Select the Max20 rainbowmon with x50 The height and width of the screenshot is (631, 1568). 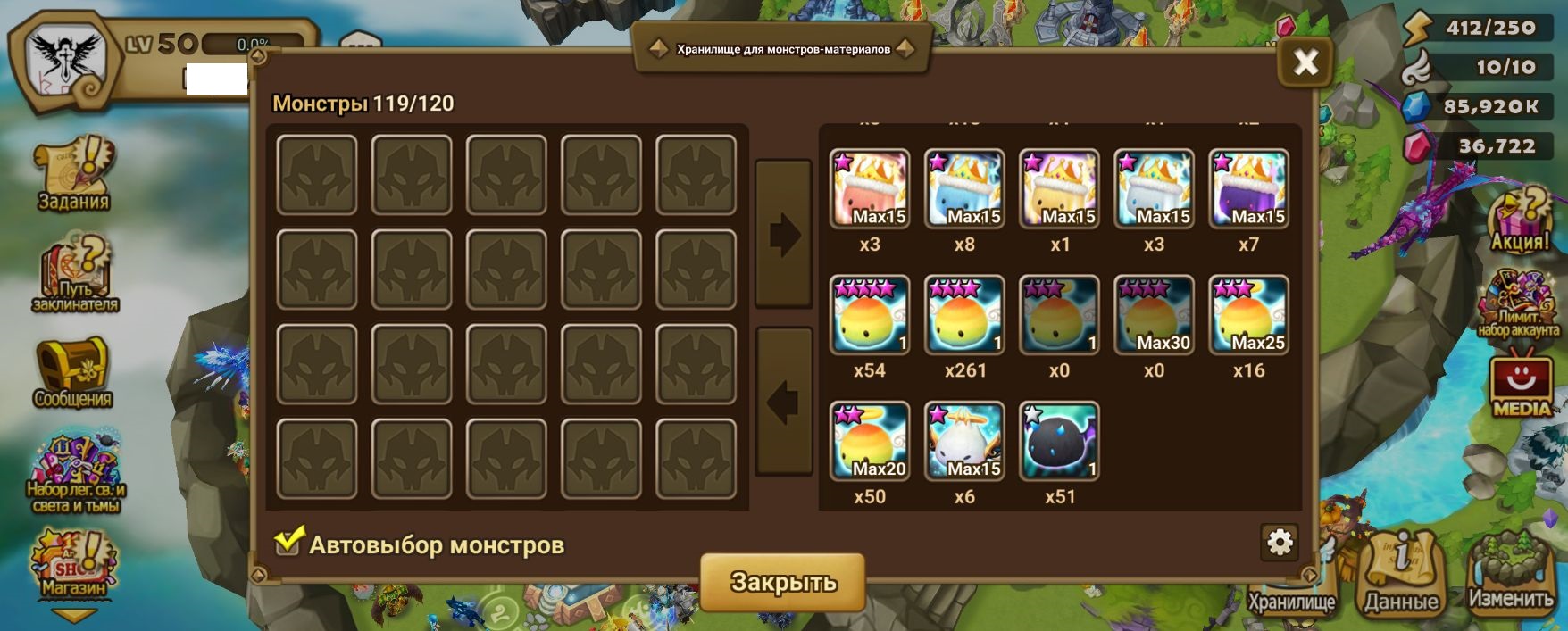coord(870,441)
